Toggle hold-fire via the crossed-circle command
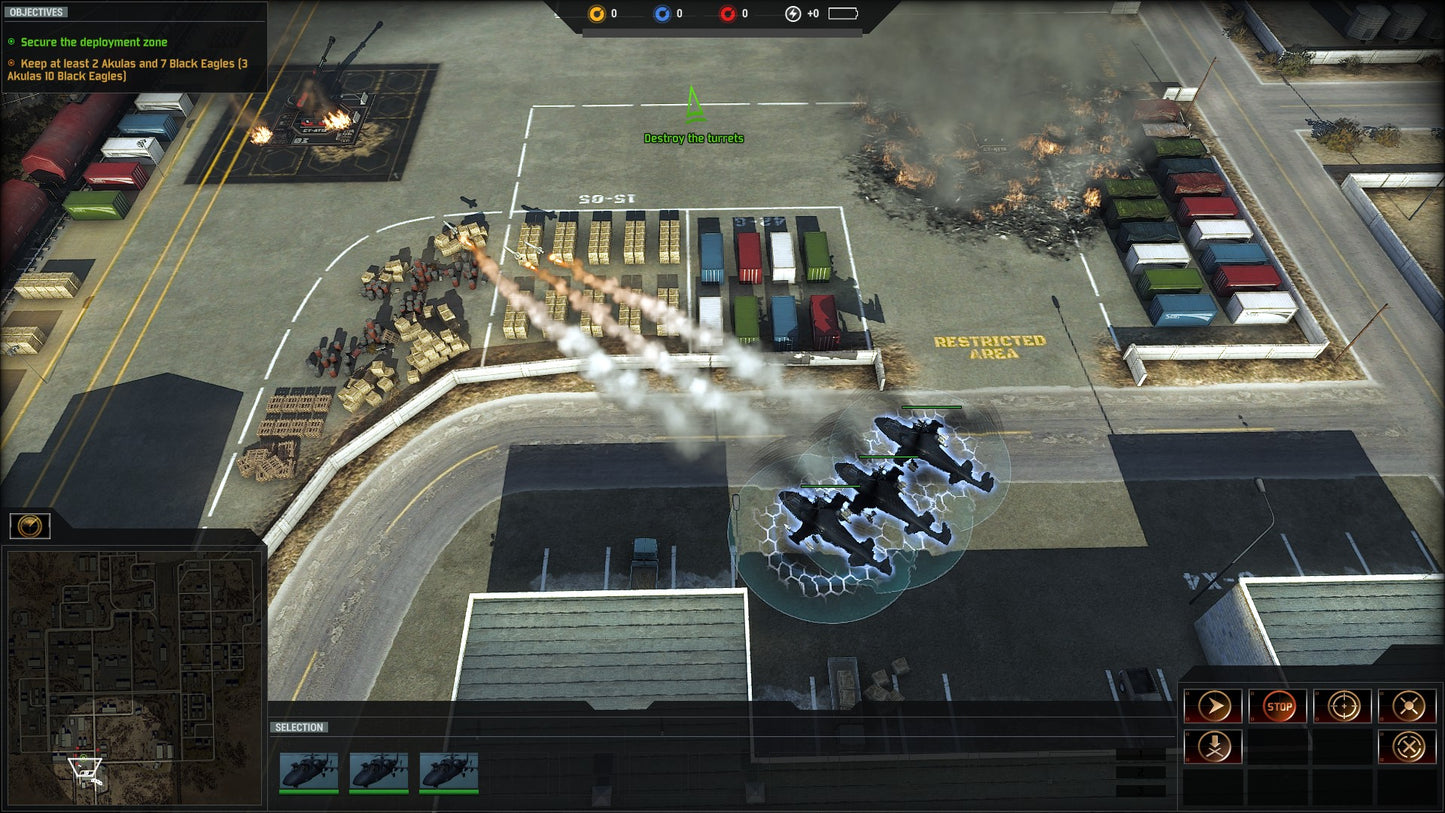 (x=1408, y=746)
